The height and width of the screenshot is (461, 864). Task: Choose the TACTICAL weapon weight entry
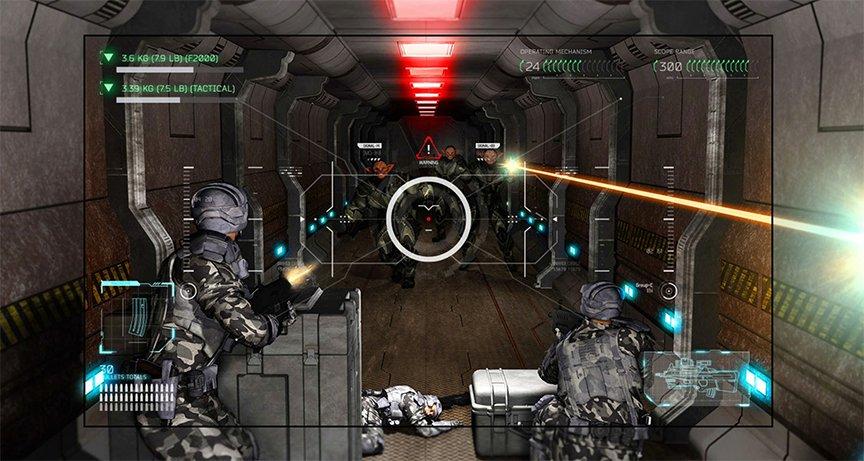tap(172, 89)
